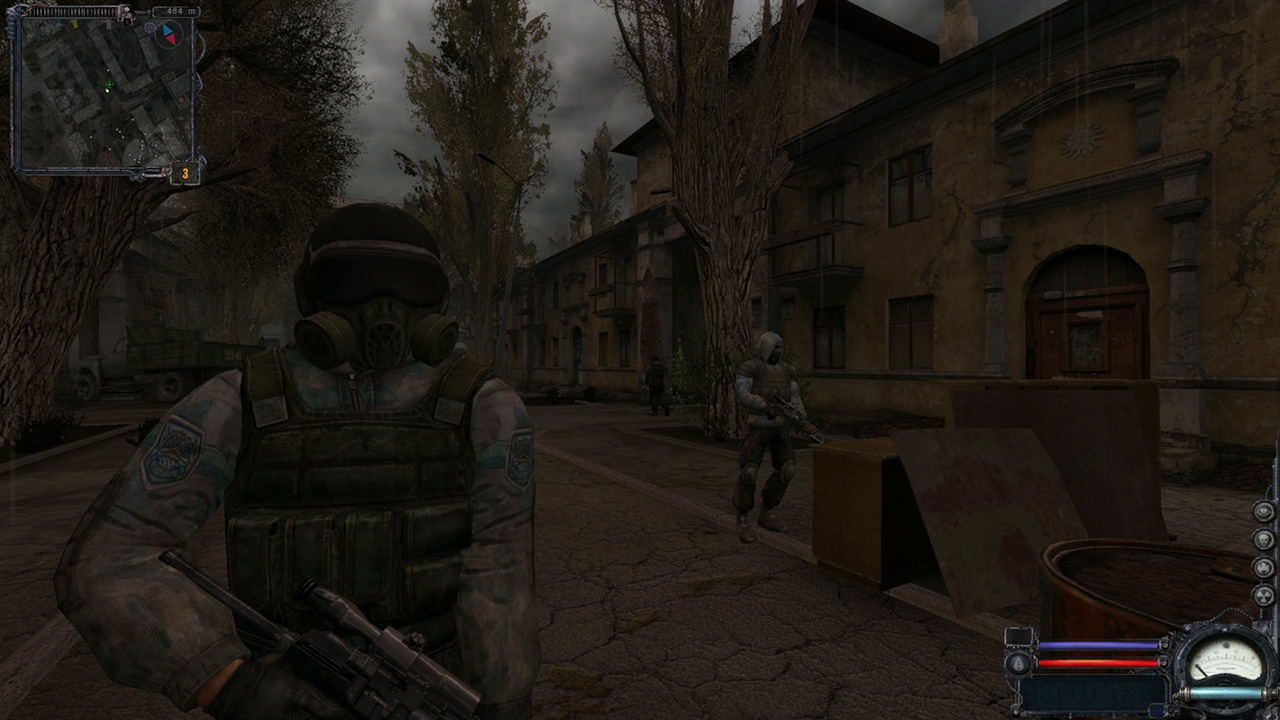Click the green contact dot near the minimap center

(x=108, y=70)
